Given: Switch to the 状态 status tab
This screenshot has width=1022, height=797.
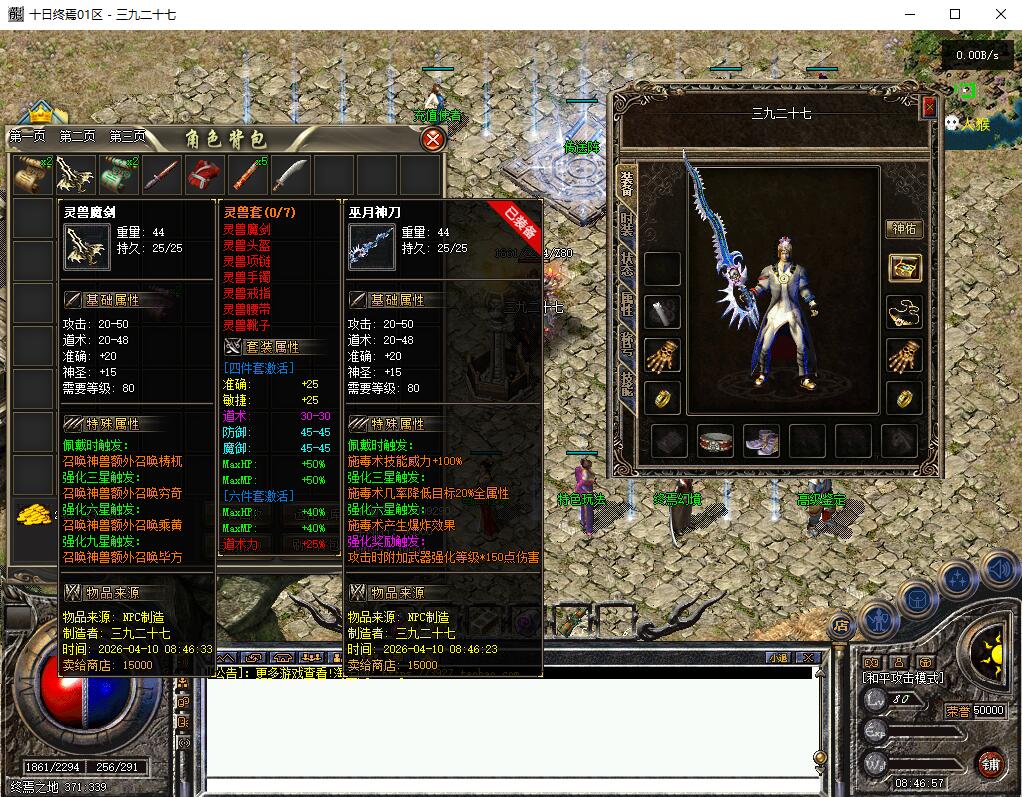Looking at the screenshot, I should click(x=627, y=265).
